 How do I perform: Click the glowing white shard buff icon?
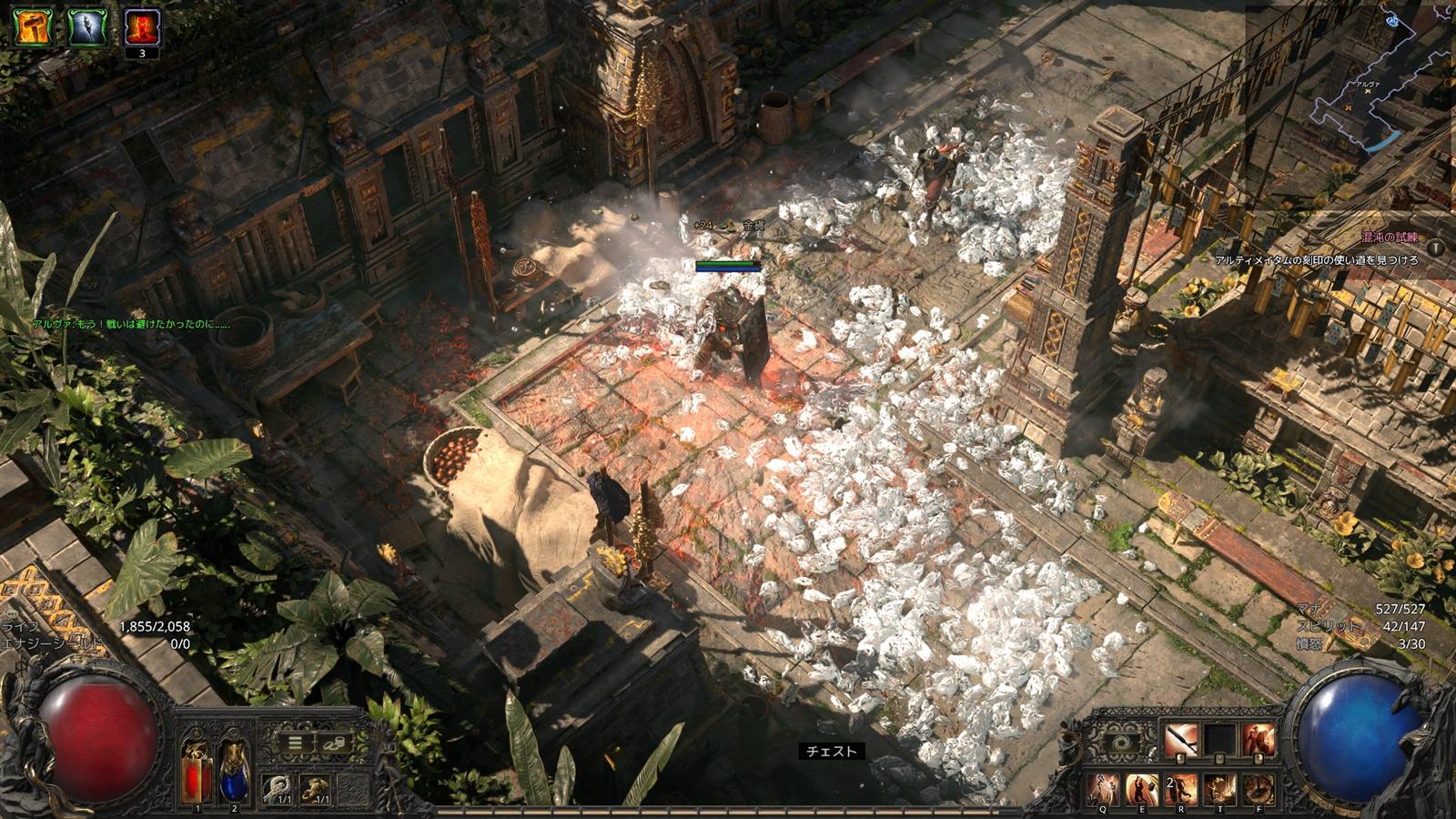[x=87, y=25]
